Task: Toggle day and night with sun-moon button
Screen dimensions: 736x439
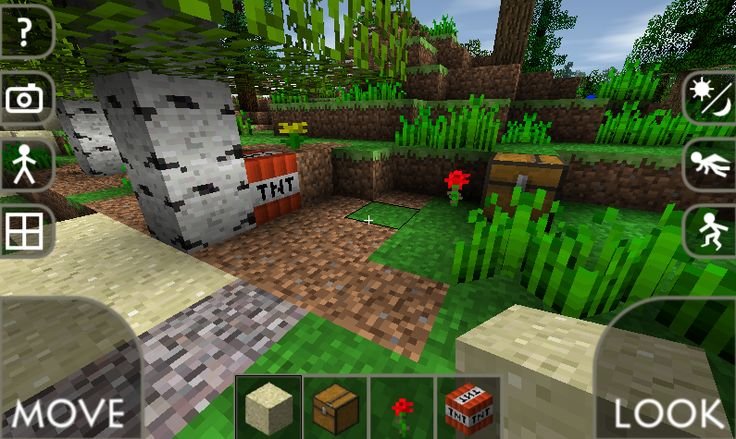Action: (711, 98)
